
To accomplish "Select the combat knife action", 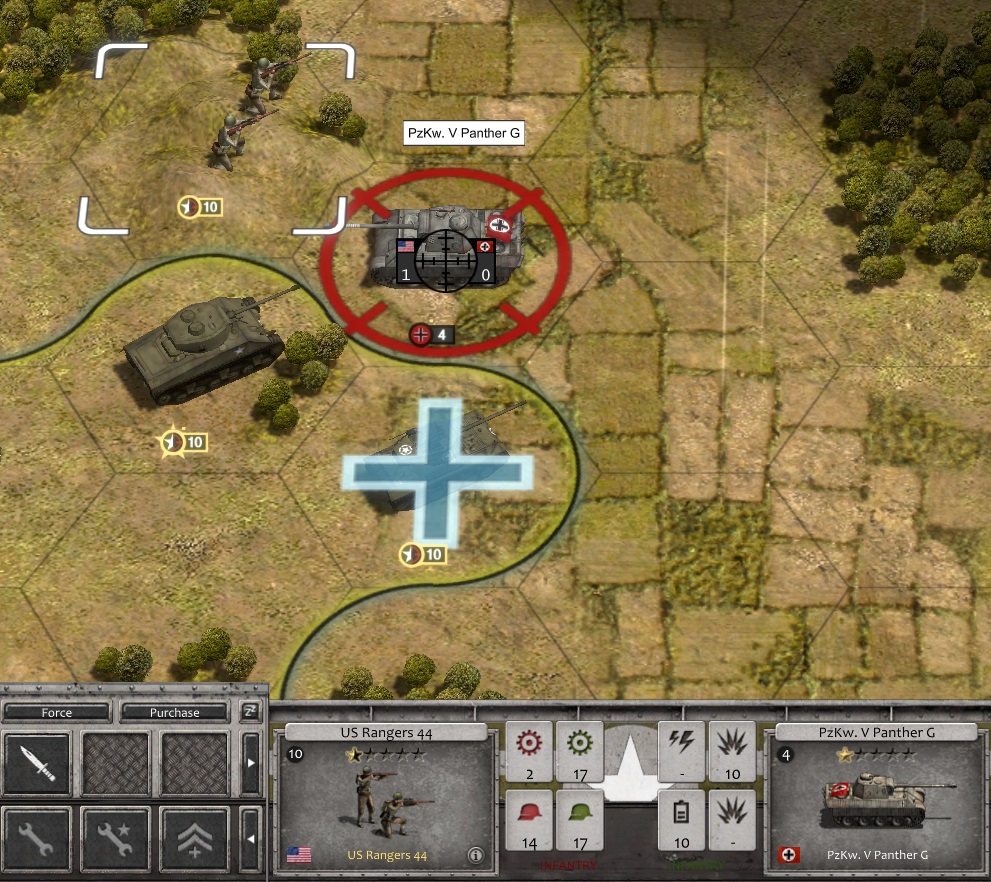I will tap(37, 765).
